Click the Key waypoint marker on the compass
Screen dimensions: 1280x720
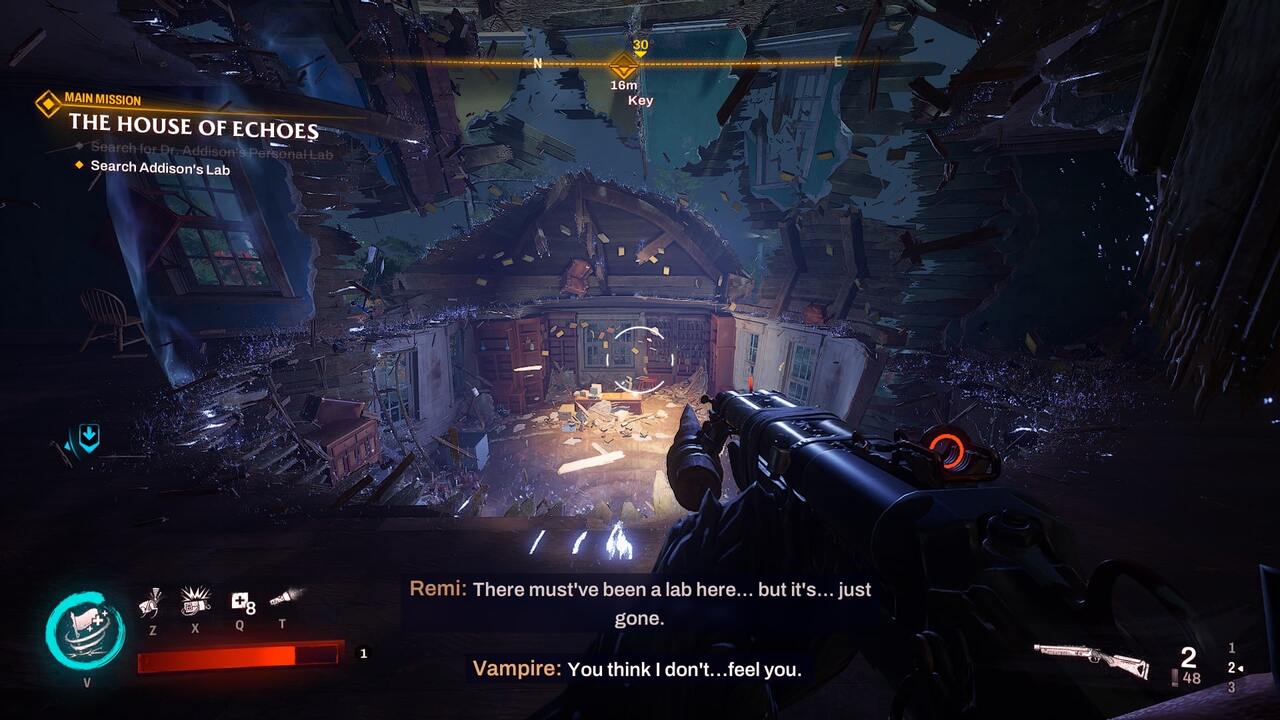tap(623, 67)
